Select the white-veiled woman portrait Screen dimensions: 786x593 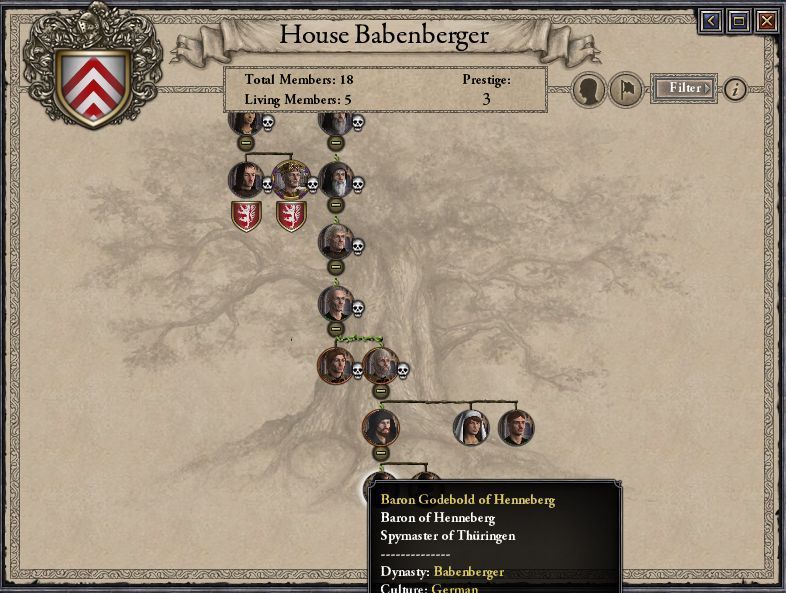[x=471, y=427]
